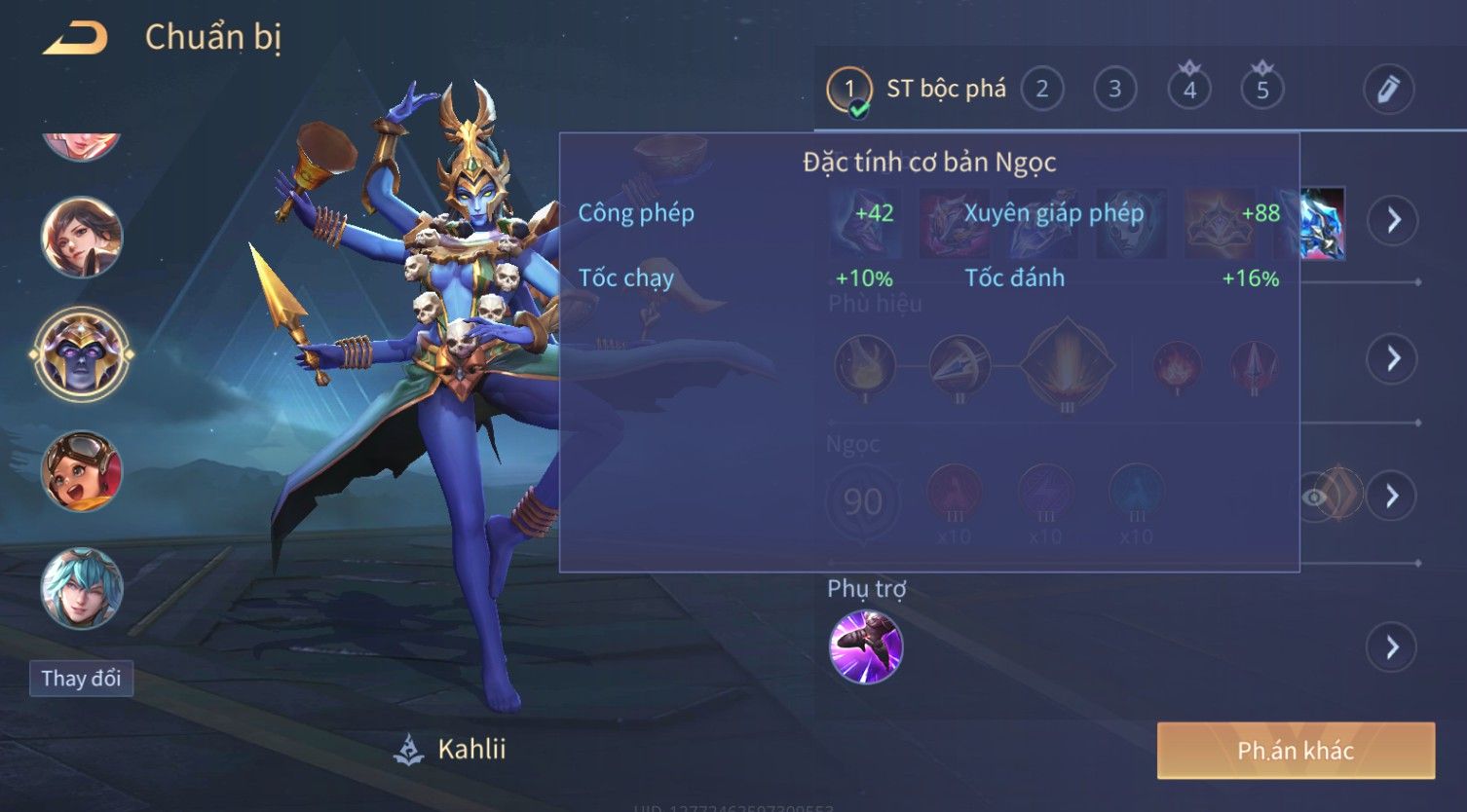Select the highlighted Kahlii portrait

pos(82,354)
